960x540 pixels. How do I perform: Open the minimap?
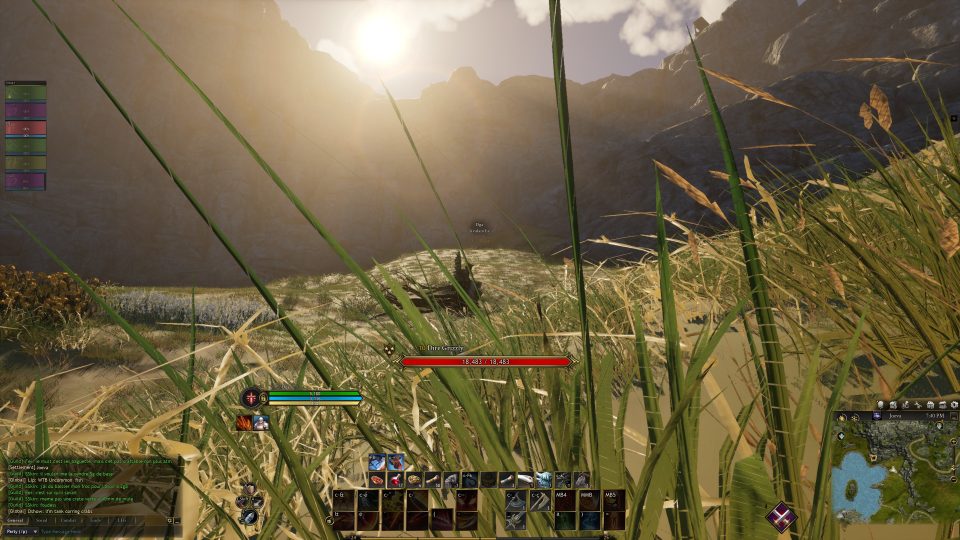(895, 470)
